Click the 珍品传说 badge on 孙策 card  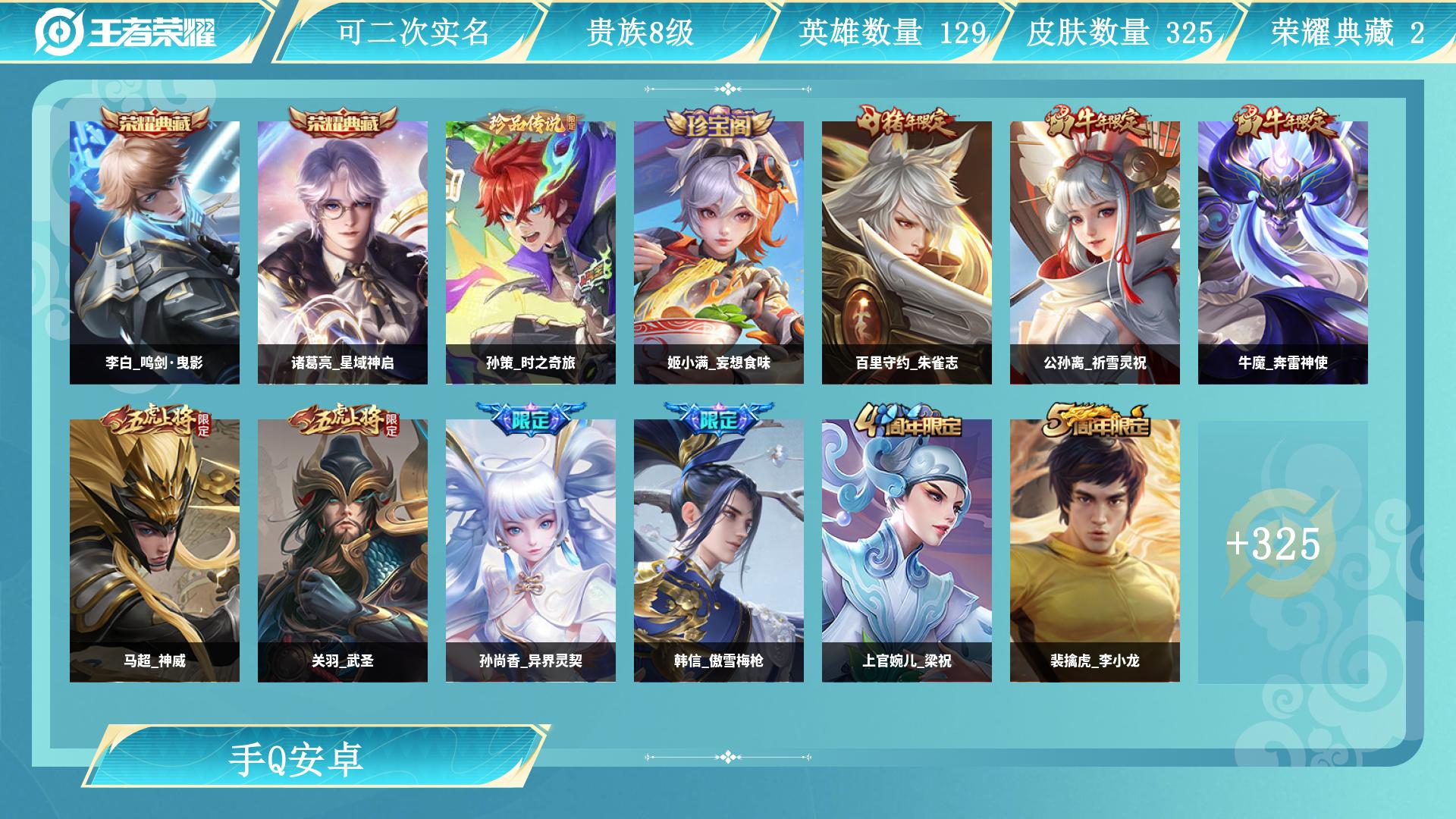pyautogui.click(x=531, y=120)
